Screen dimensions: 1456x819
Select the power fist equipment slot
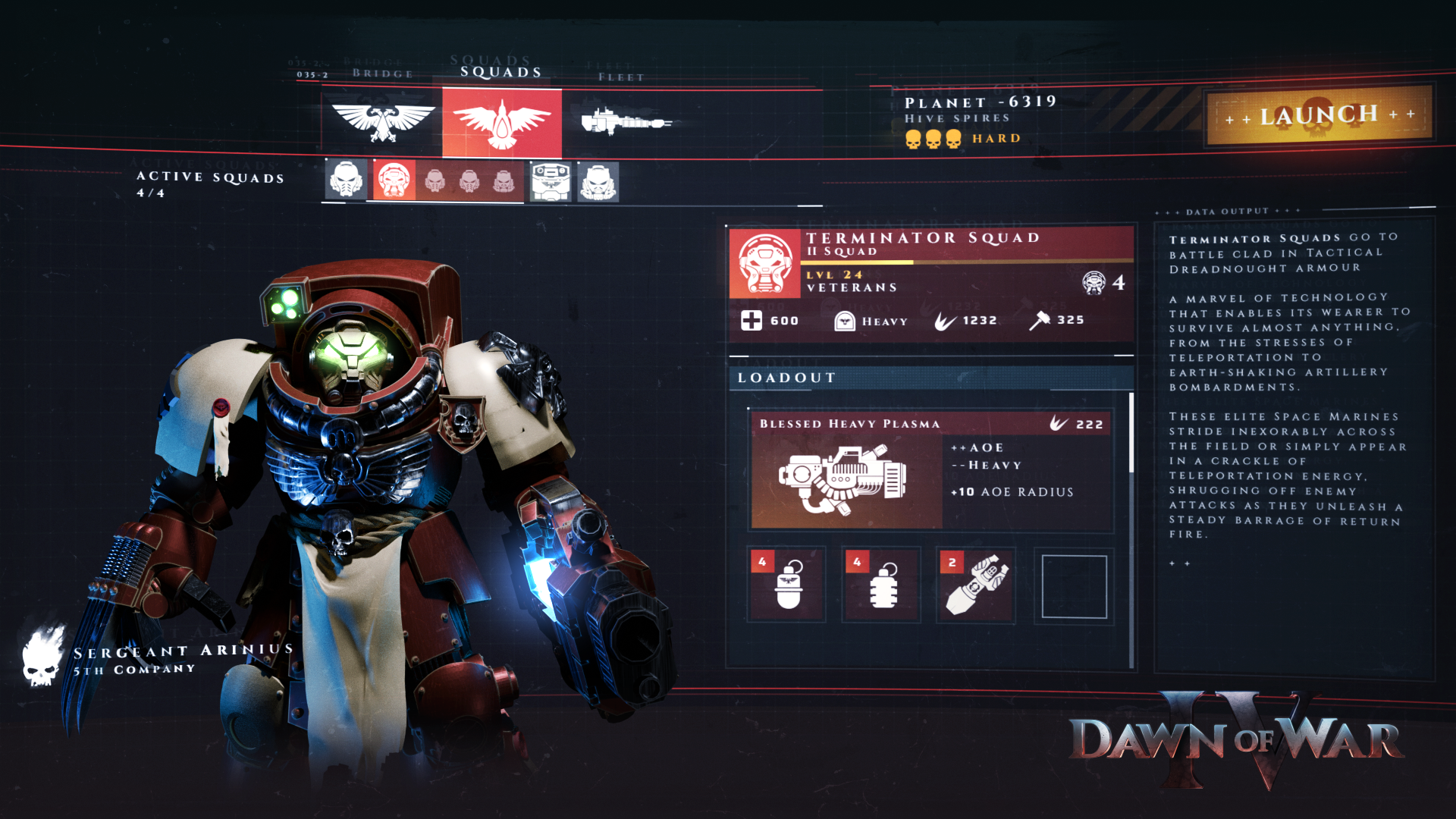976,585
